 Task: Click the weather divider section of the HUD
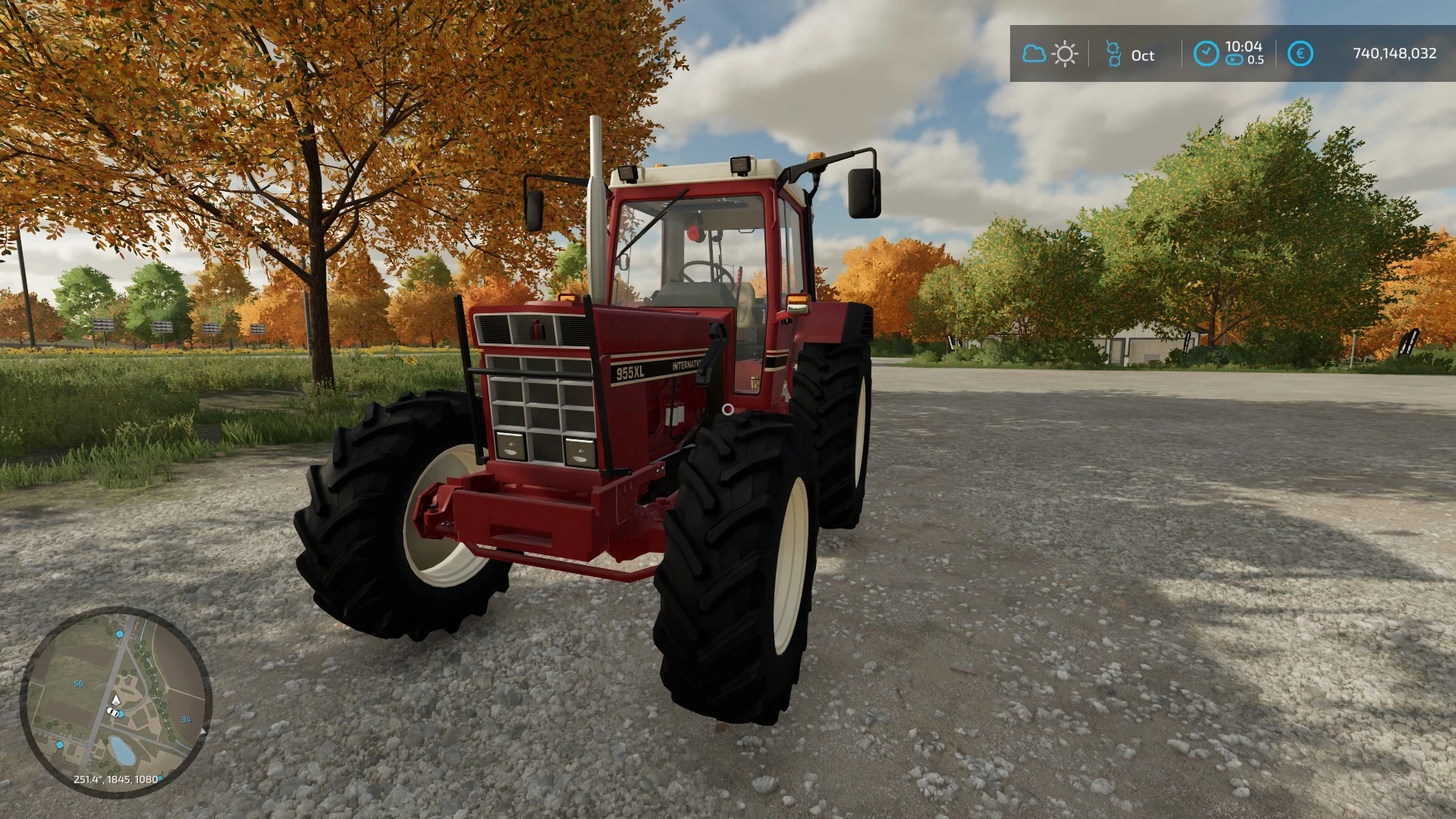[1087, 54]
